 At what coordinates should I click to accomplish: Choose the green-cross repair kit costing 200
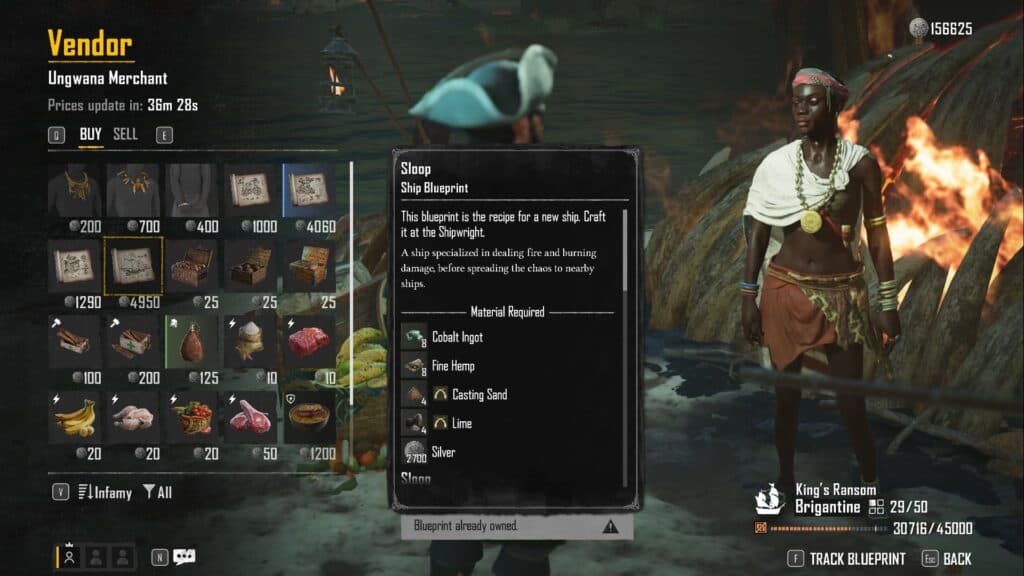pyautogui.click(x=133, y=341)
